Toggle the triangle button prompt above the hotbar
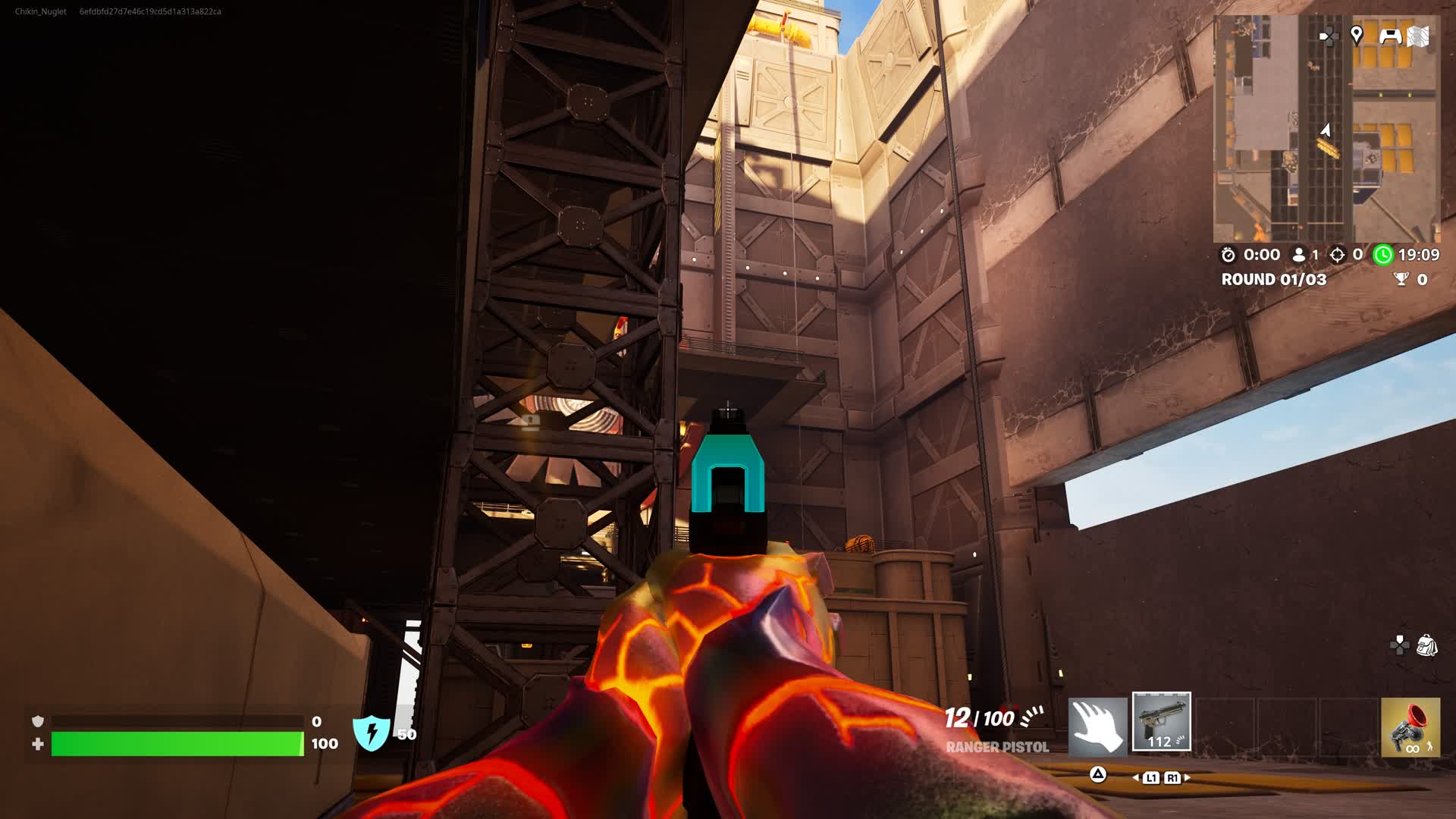 point(1097,773)
